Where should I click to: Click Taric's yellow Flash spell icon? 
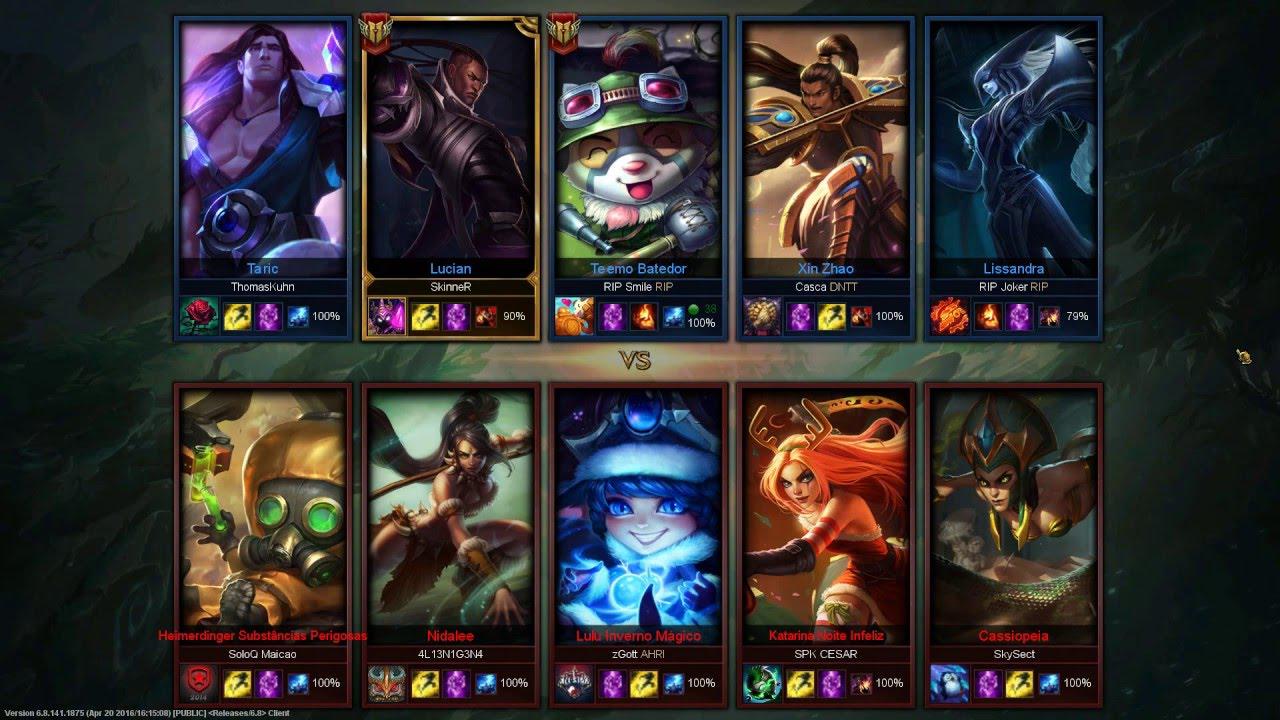point(237,316)
